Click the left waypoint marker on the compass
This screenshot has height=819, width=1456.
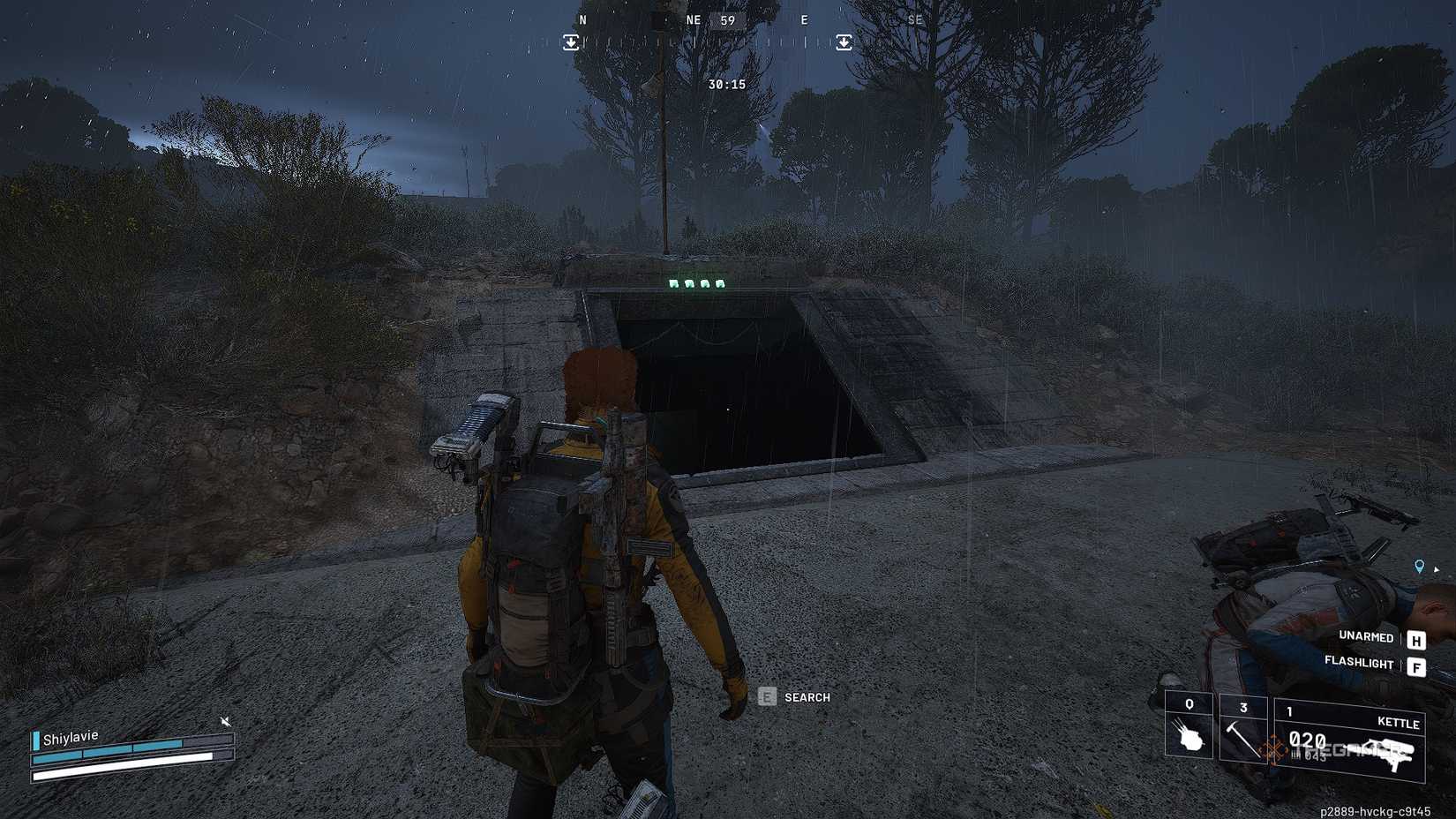pyautogui.click(x=571, y=42)
